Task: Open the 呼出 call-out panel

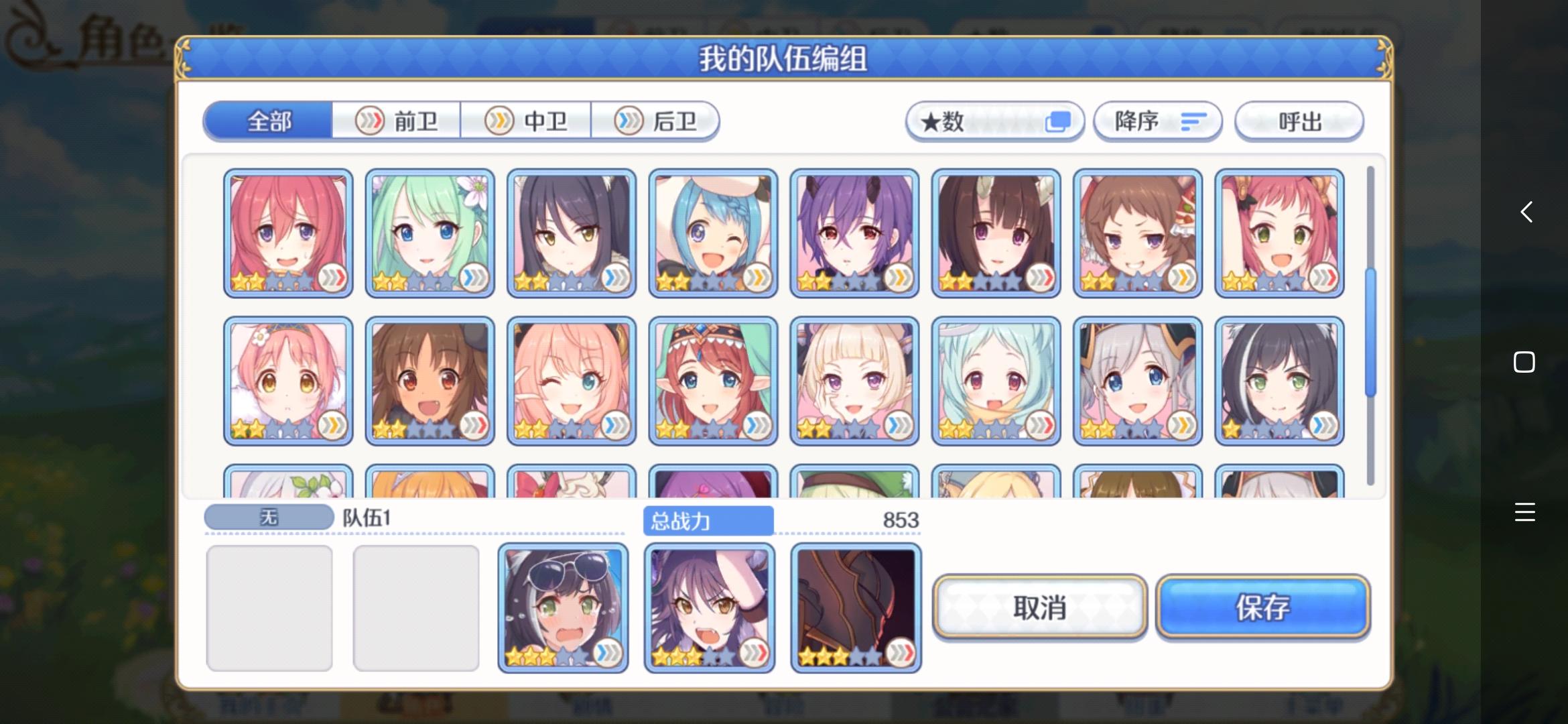Action: coord(1299,121)
